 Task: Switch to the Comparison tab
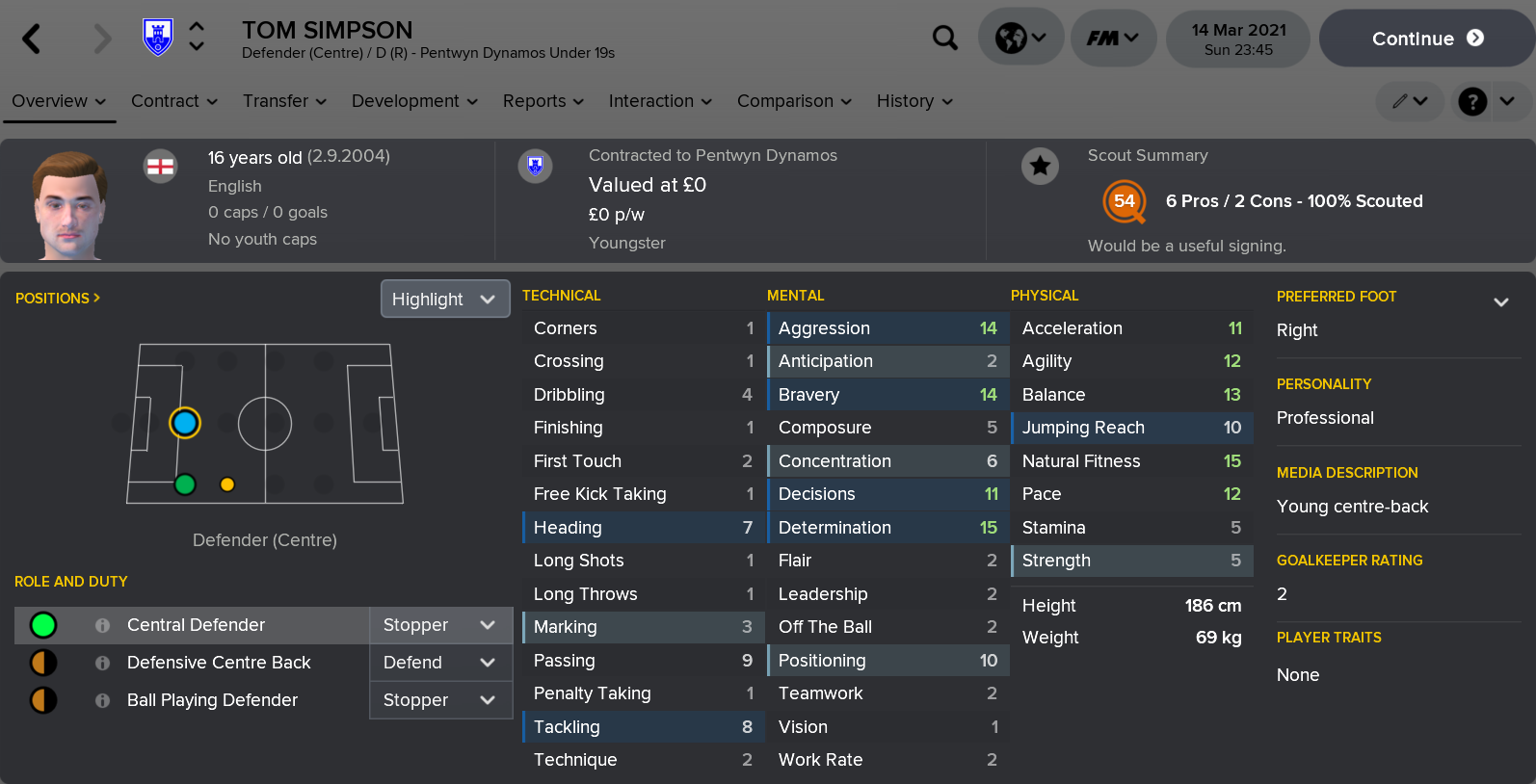click(794, 101)
